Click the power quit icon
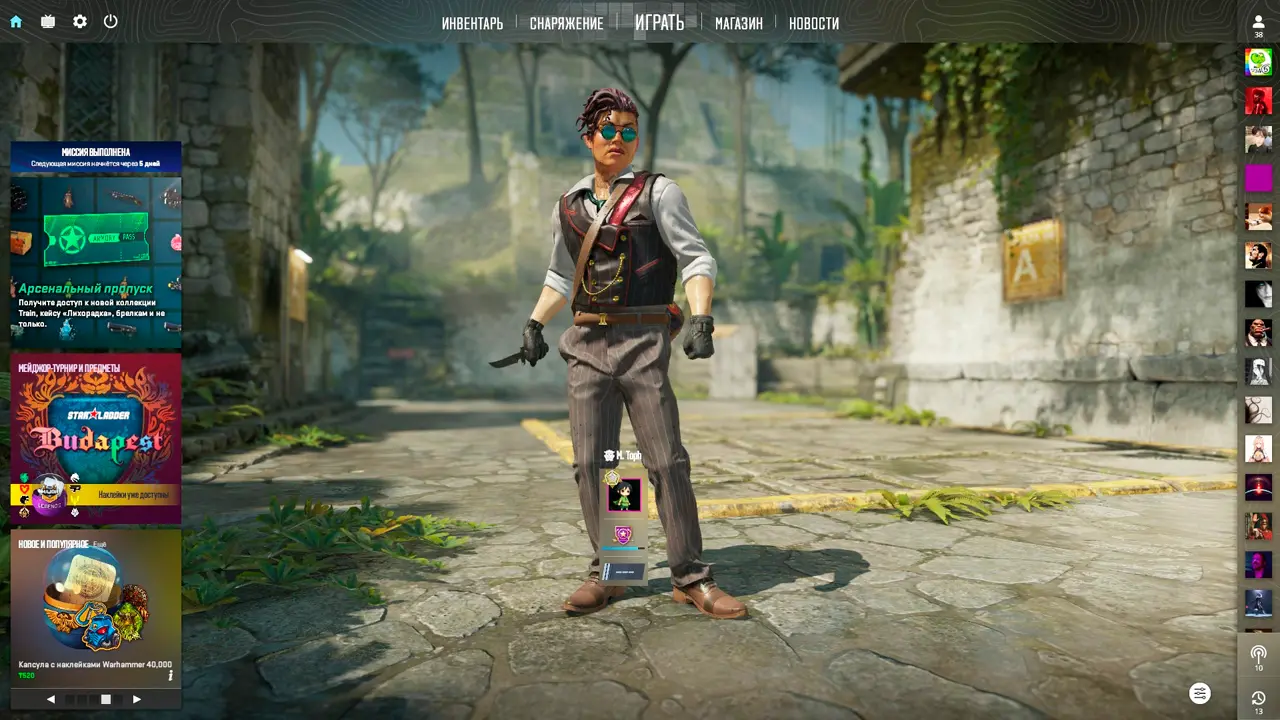1280x720 pixels. [x=111, y=21]
